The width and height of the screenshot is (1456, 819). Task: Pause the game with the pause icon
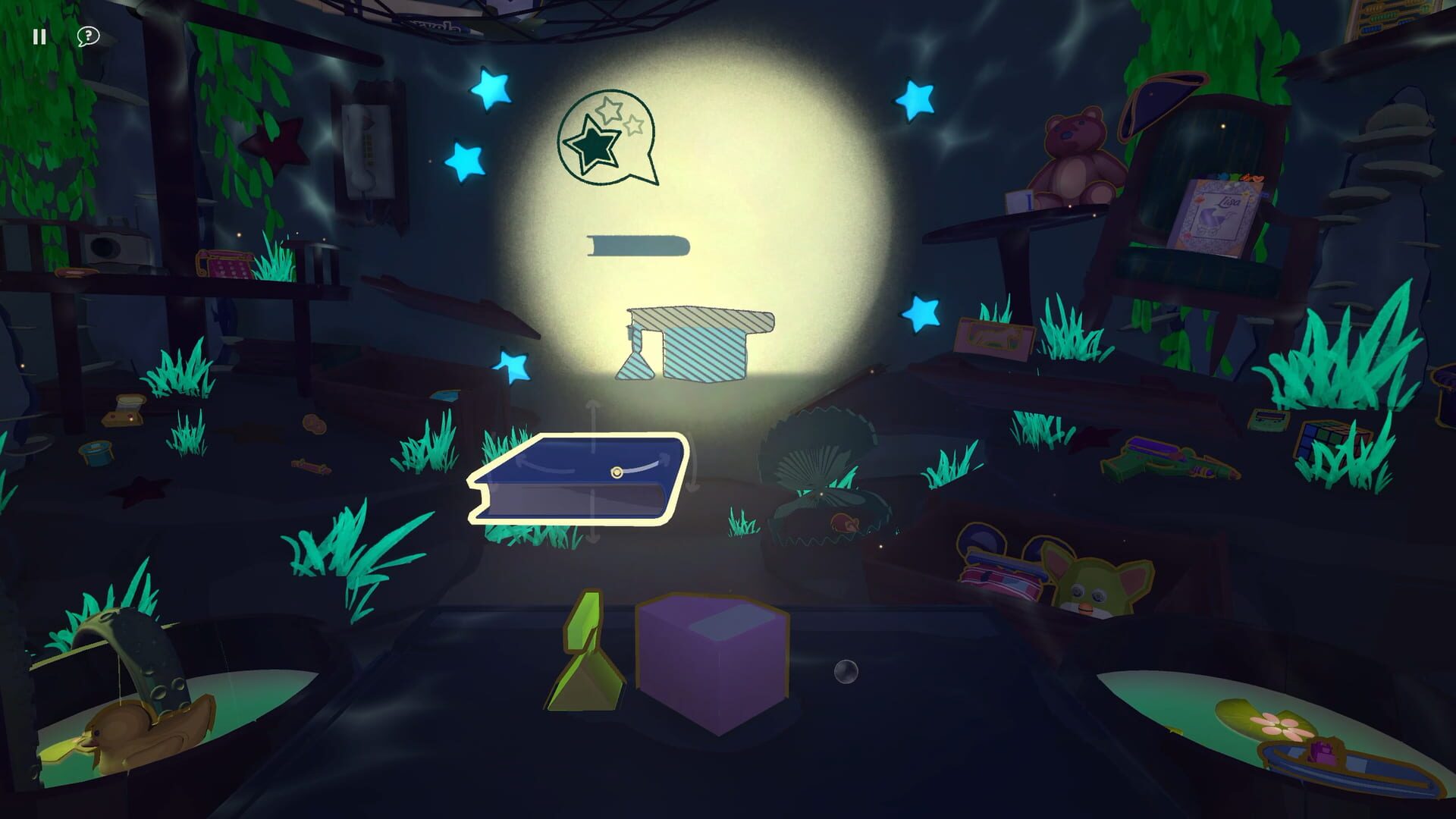pyautogui.click(x=39, y=35)
